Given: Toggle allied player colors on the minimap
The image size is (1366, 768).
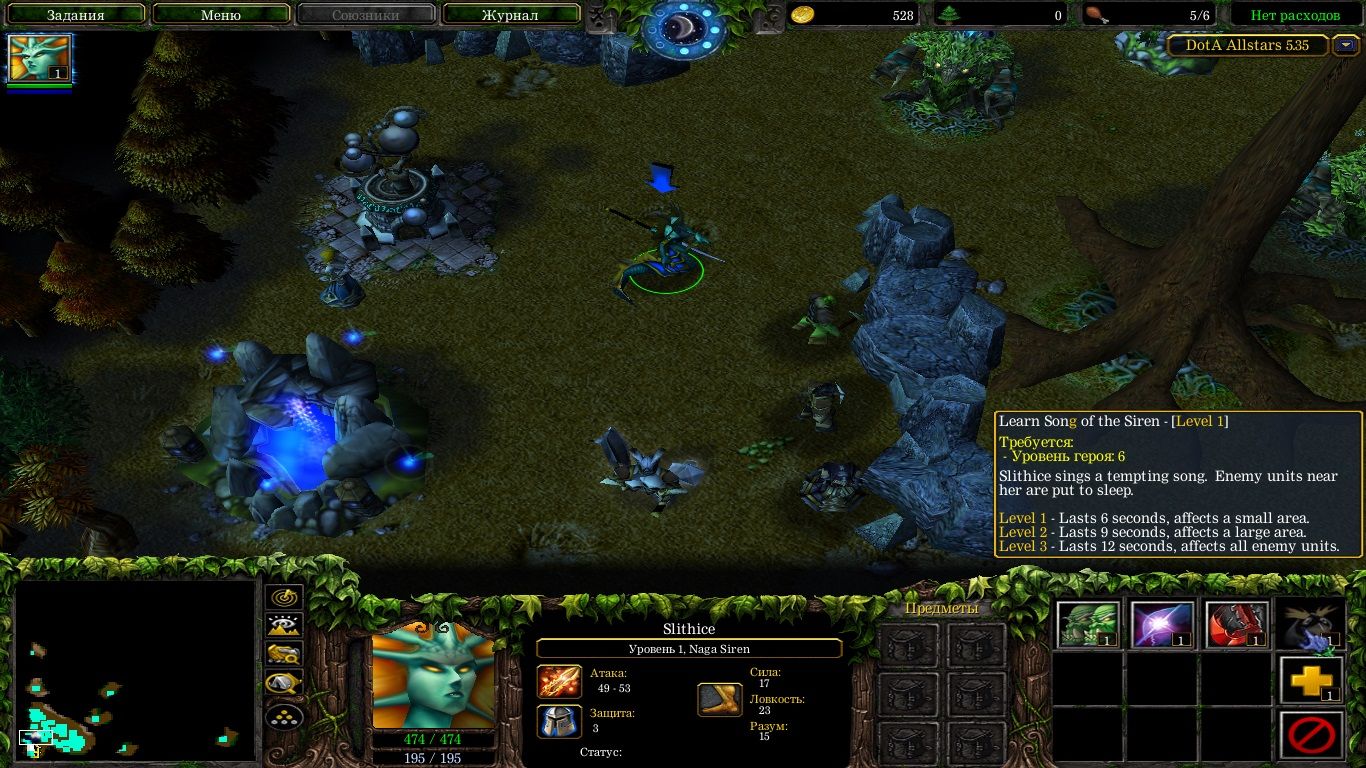Looking at the screenshot, I should point(283,650).
